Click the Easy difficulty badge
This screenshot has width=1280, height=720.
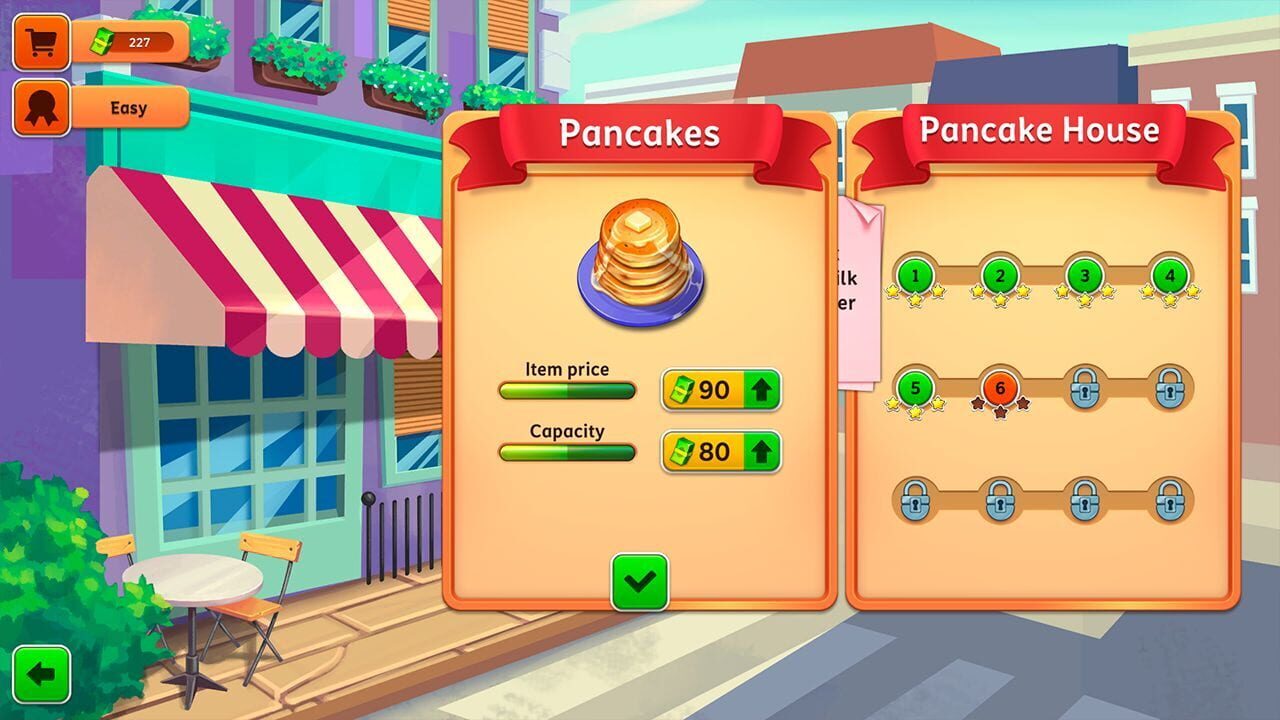pos(128,108)
